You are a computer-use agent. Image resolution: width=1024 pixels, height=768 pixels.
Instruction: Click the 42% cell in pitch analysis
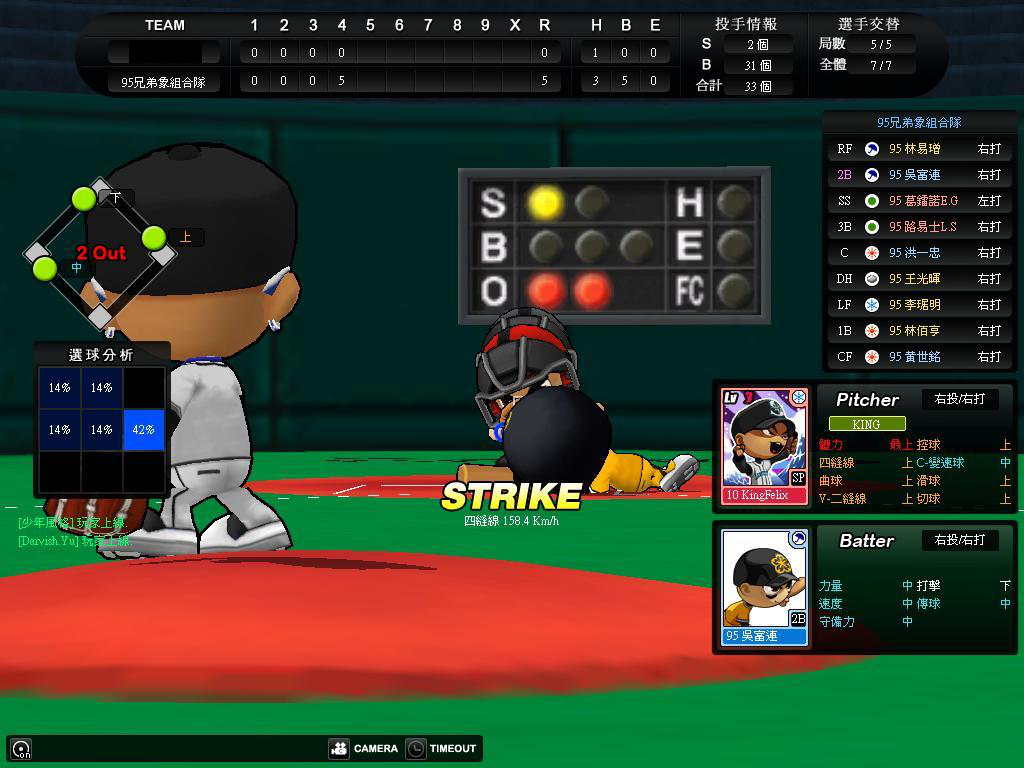click(143, 429)
